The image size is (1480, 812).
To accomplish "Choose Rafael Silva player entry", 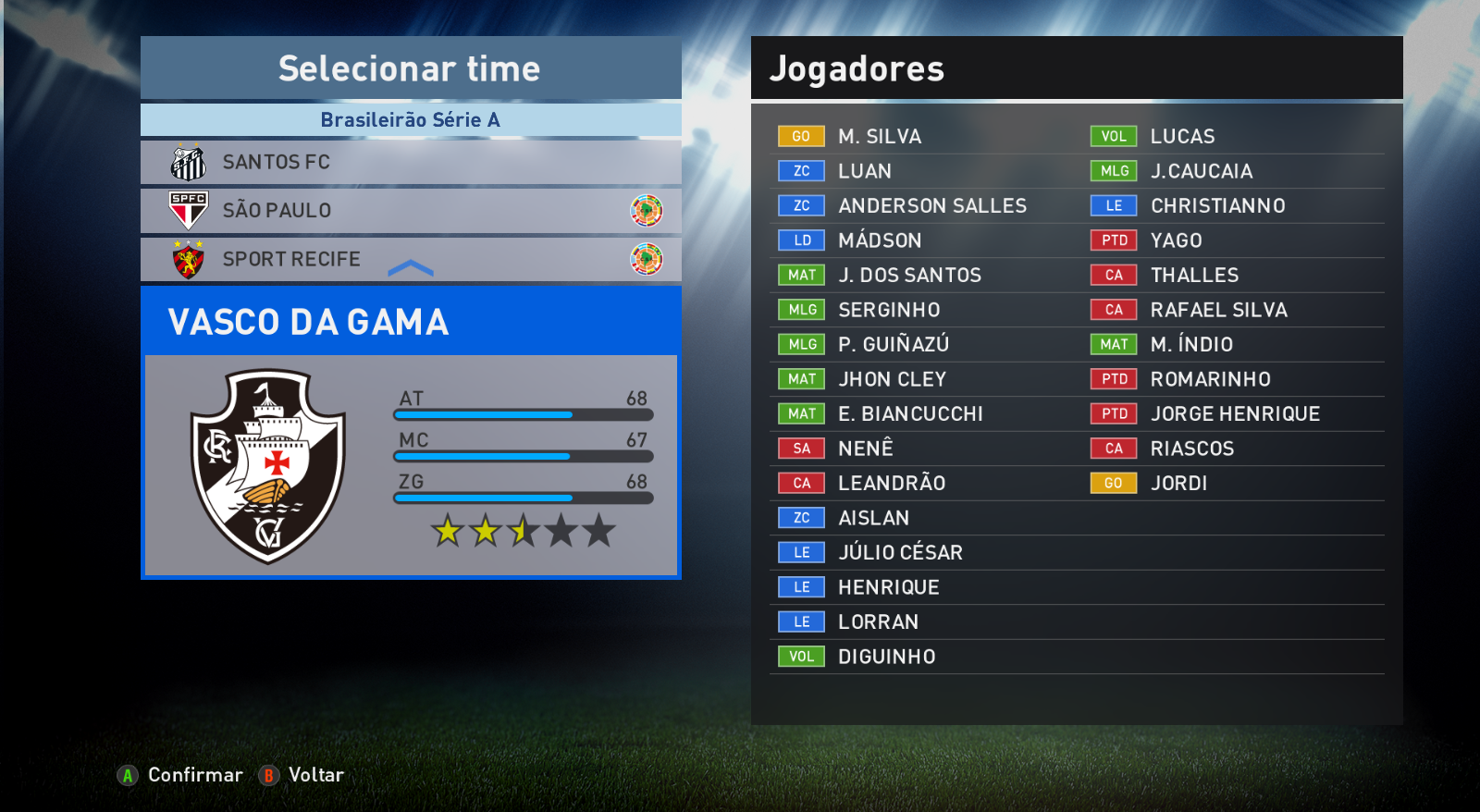I will (x=1218, y=310).
